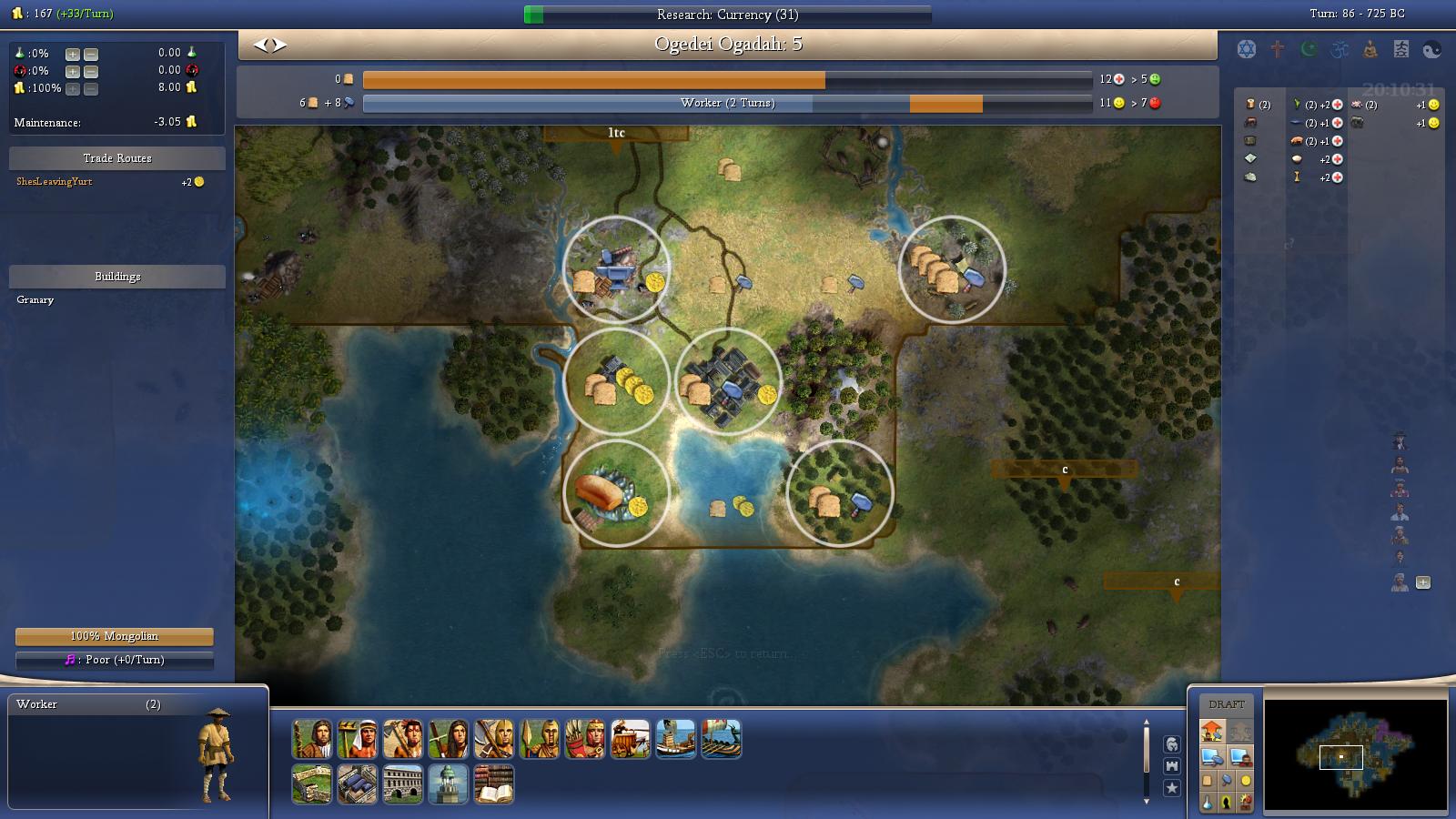1456x819 pixels.
Task: Select the Library in the build list
Action: [x=492, y=784]
